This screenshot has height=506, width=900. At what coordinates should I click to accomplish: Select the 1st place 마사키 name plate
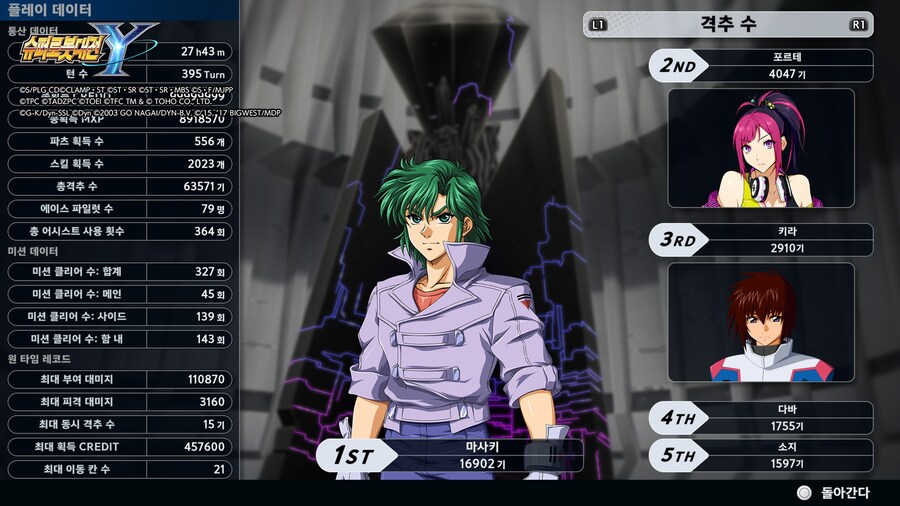pos(450,456)
